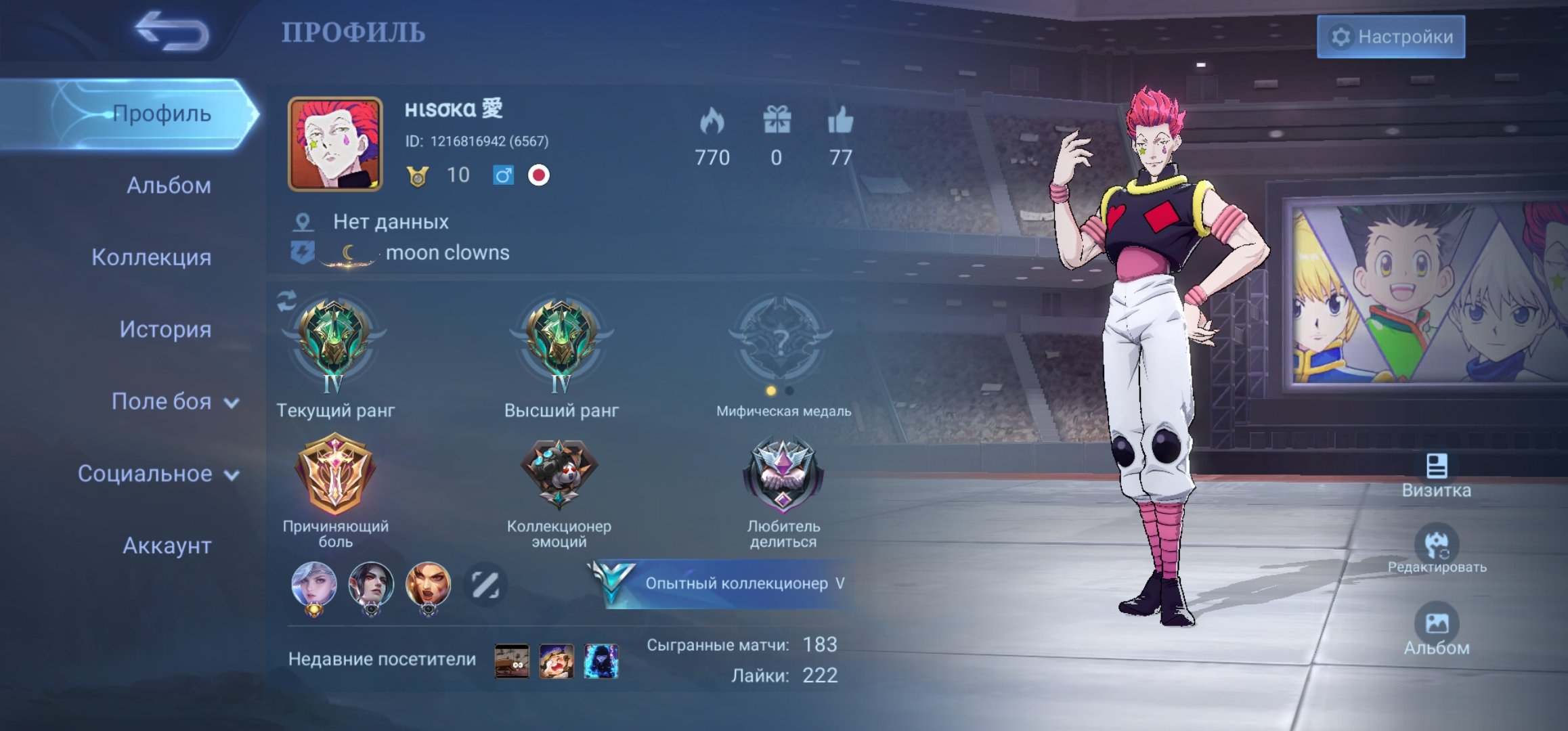The image size is (1568, 731).
Task: Choose Редактировать to edit the showcase
Action: (x=1437, y=550)
